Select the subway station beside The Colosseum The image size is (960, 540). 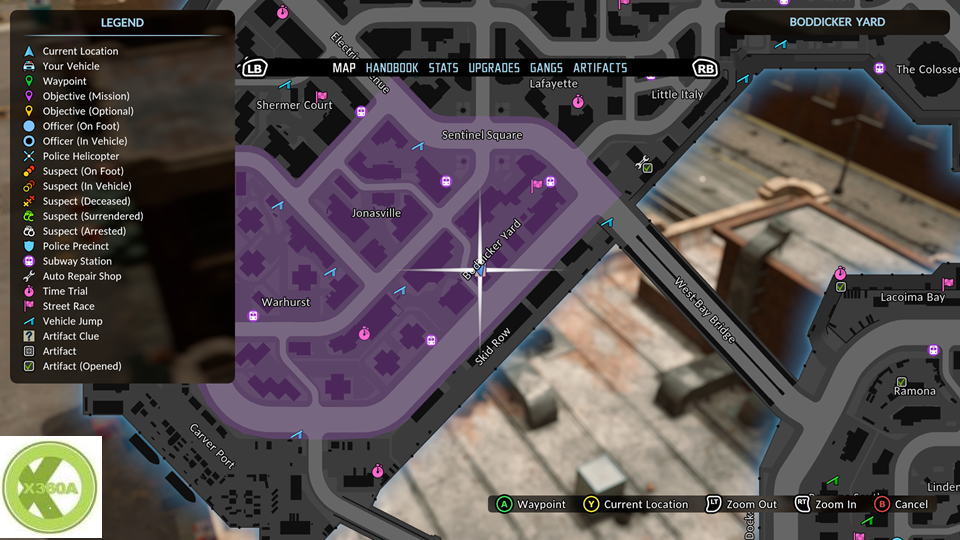click(x=880, y=69)
